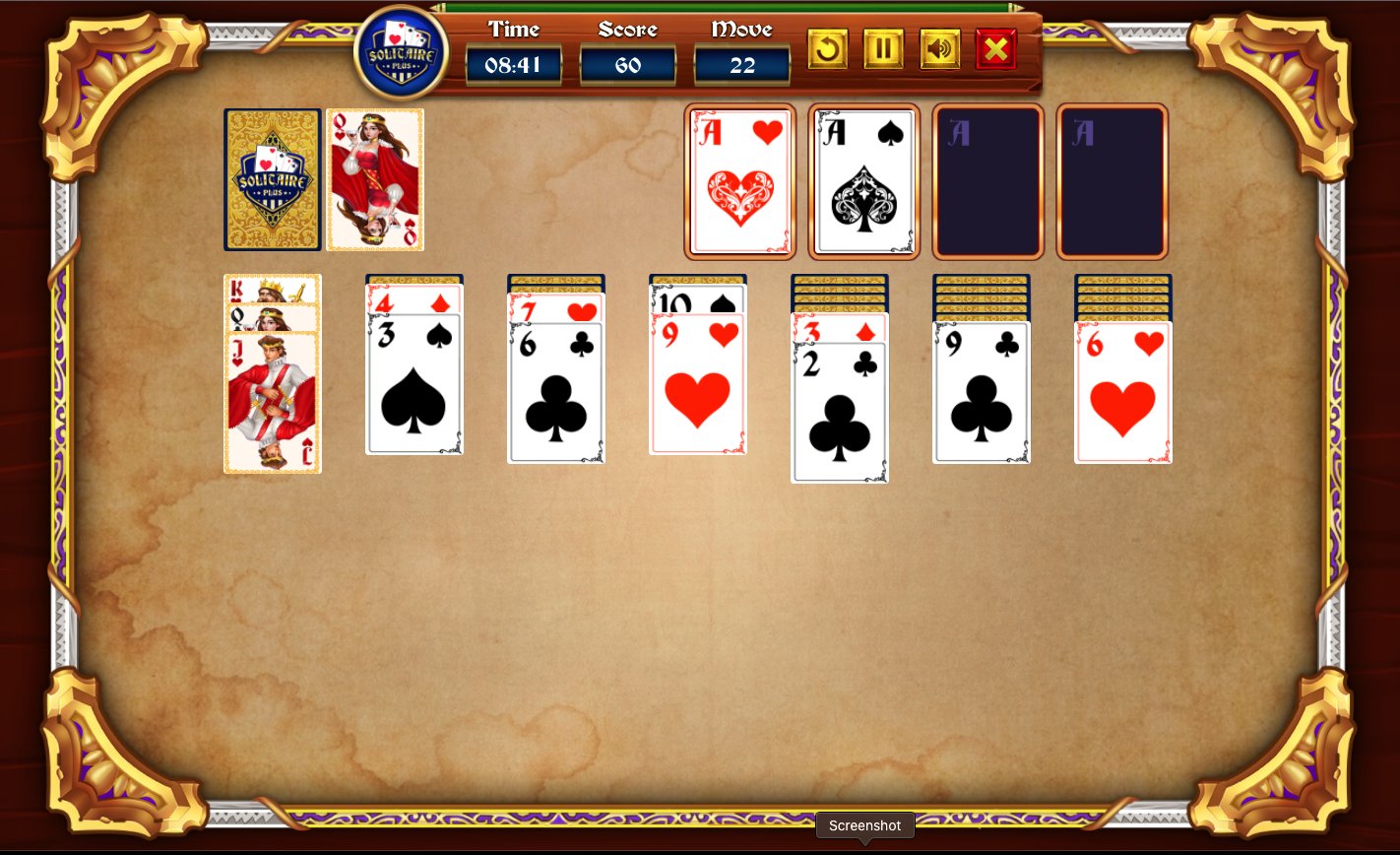This screenshot has width=1400, height=855.
Task: Select the 2 of Clubs card
Action: (x=840, y=414)
